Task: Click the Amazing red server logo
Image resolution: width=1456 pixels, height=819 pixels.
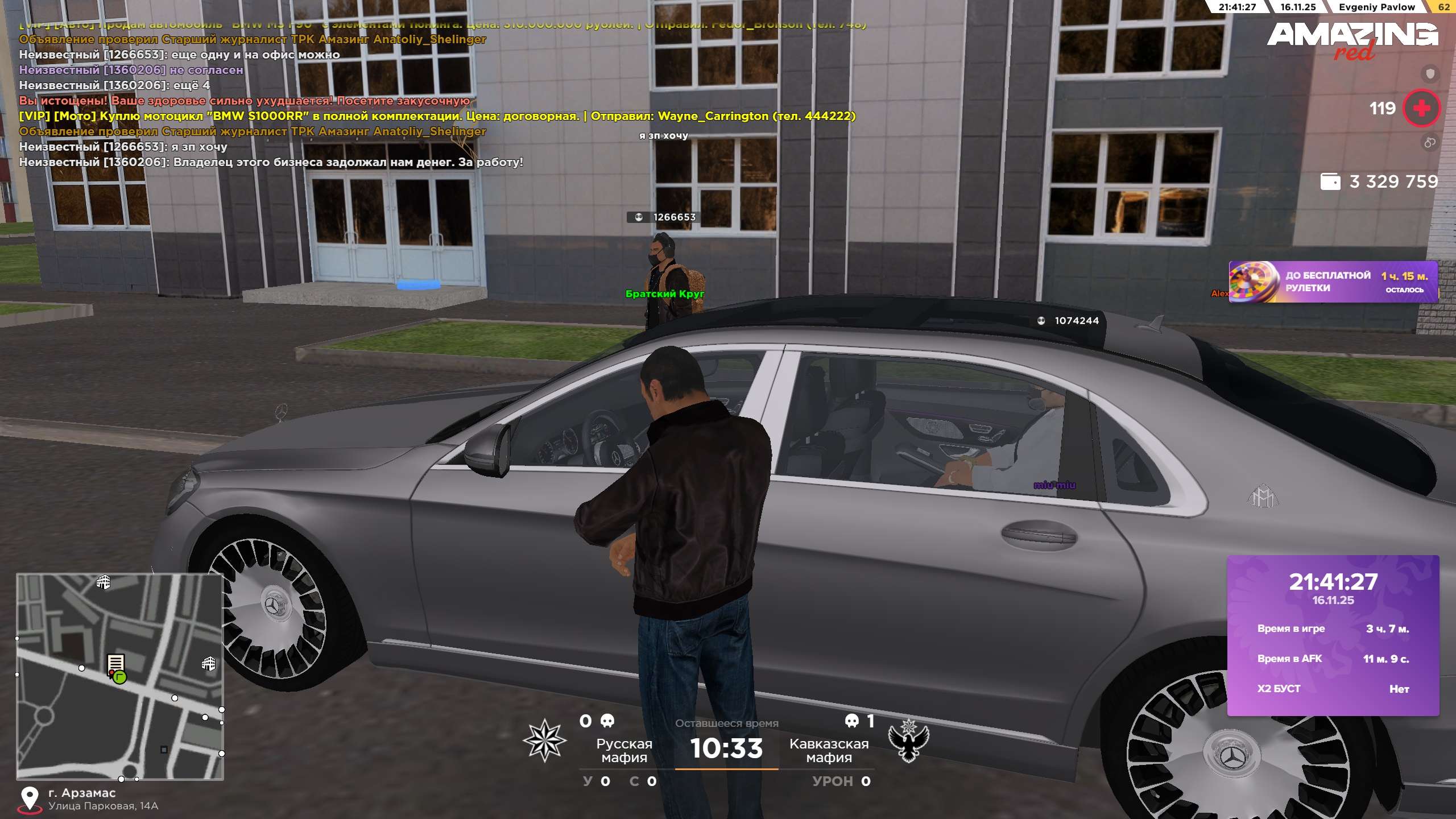Action: [1352, 40]
